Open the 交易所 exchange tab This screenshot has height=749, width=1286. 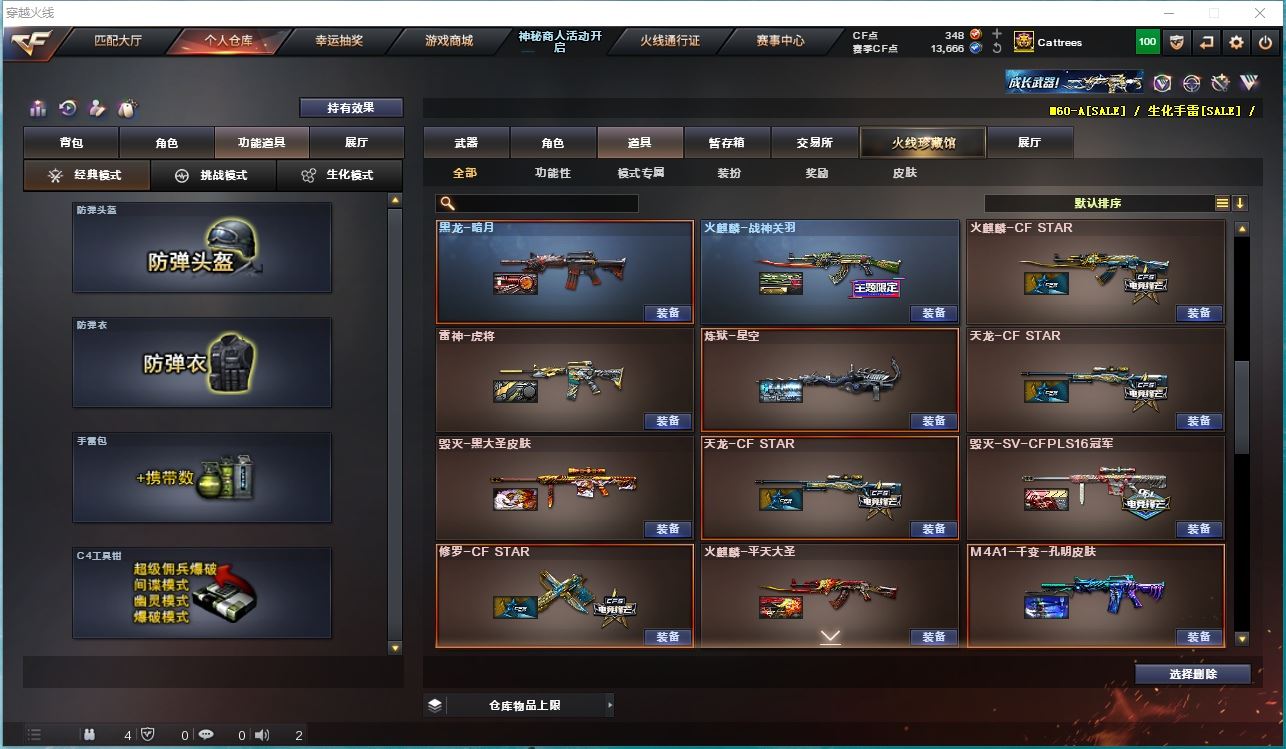(814, 143)
